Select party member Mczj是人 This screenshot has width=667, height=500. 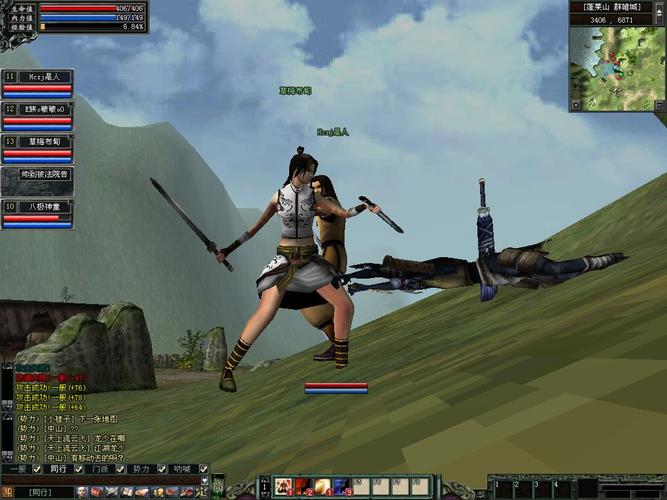pos(44,77)
